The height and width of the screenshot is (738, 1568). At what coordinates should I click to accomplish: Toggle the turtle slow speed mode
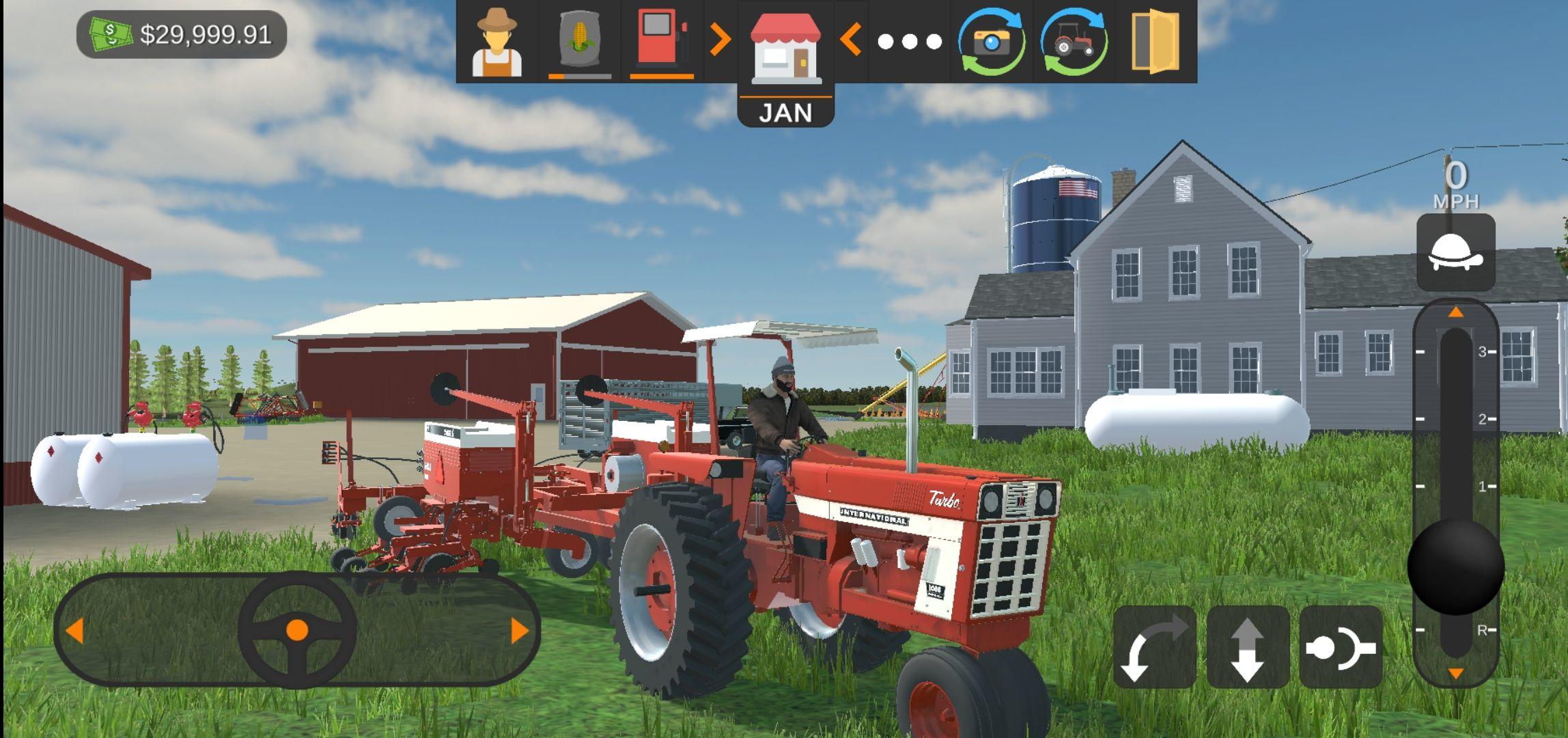[x=1455, y=253]
